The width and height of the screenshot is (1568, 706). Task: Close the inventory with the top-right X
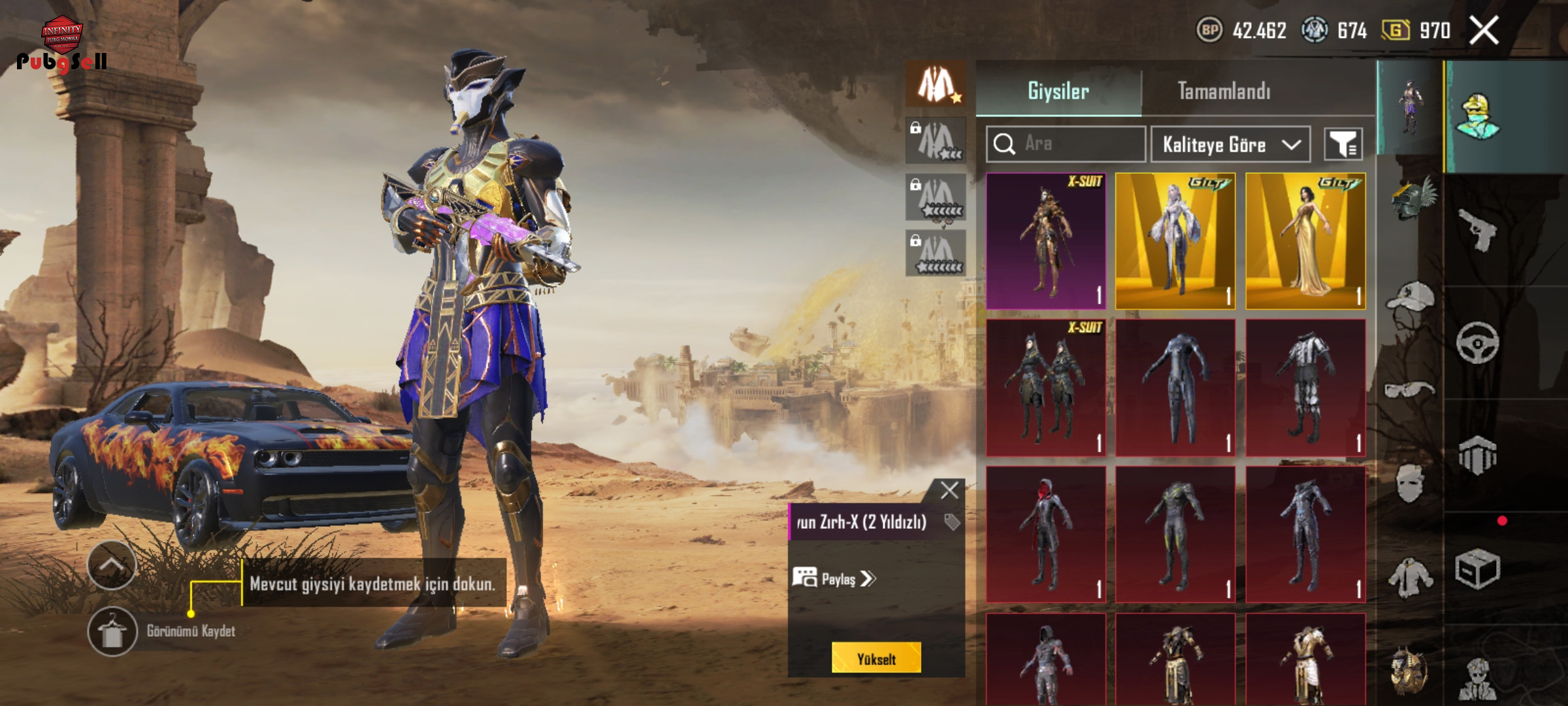coord(1484,30)
